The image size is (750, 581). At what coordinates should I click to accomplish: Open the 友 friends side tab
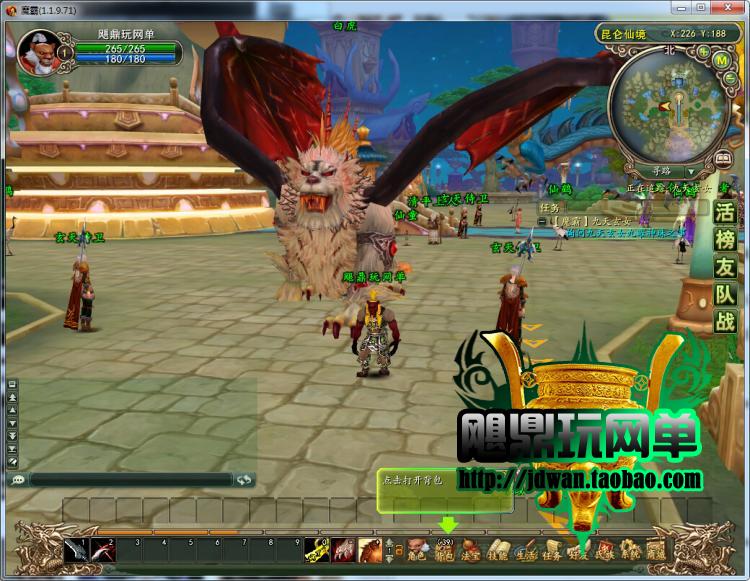click(x=725, y=267)
